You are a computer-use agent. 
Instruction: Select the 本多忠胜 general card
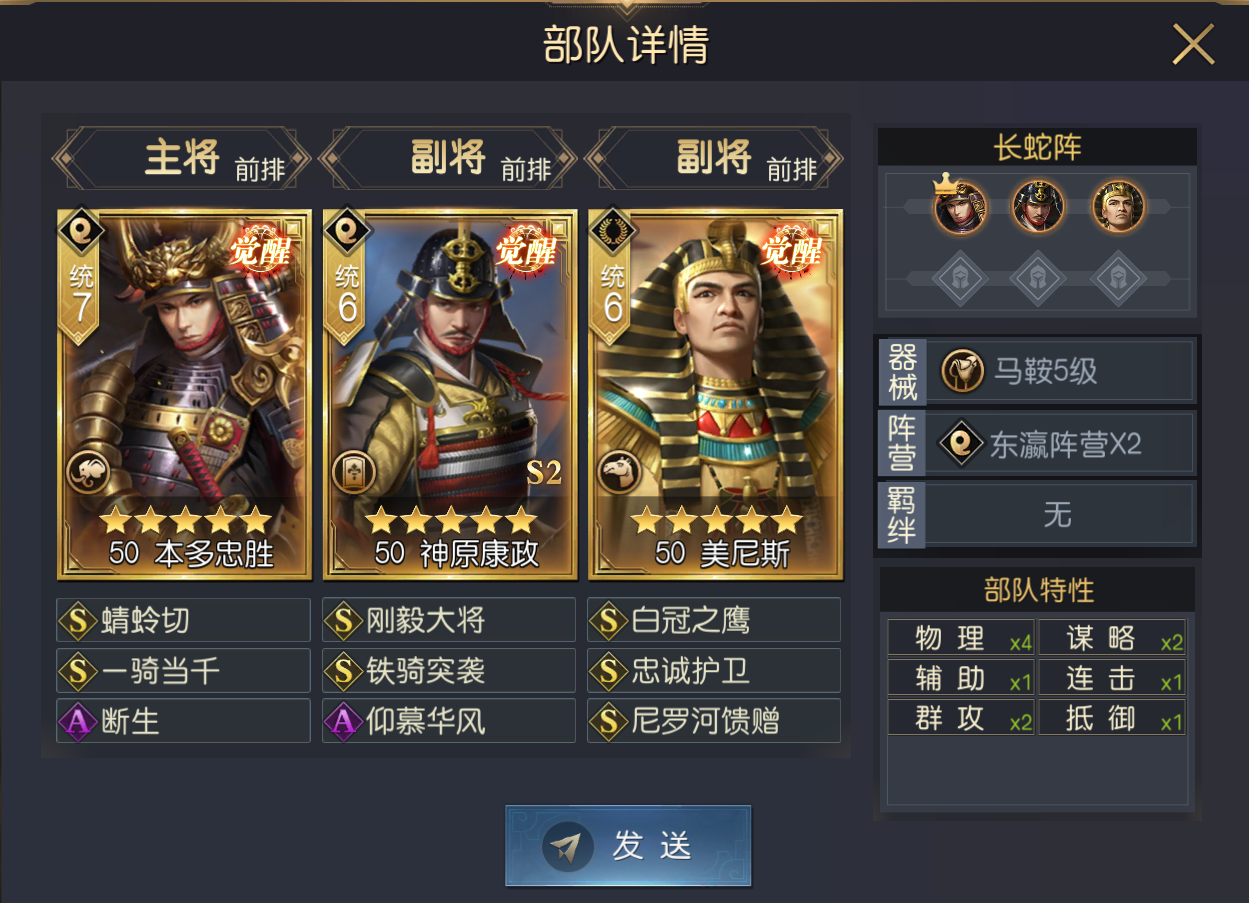185,394
